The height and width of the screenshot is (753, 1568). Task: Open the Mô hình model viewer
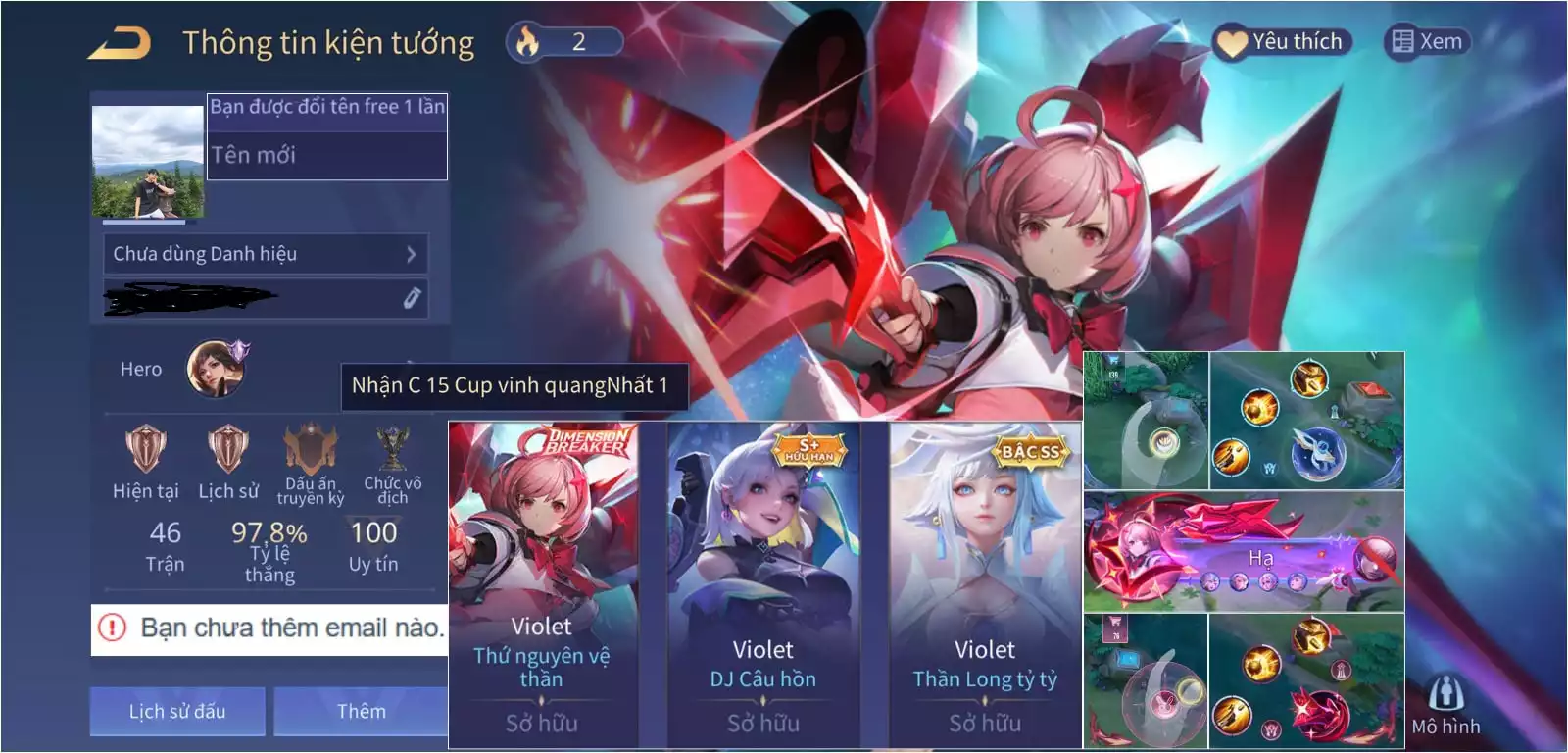click(x=1445, y=704)
